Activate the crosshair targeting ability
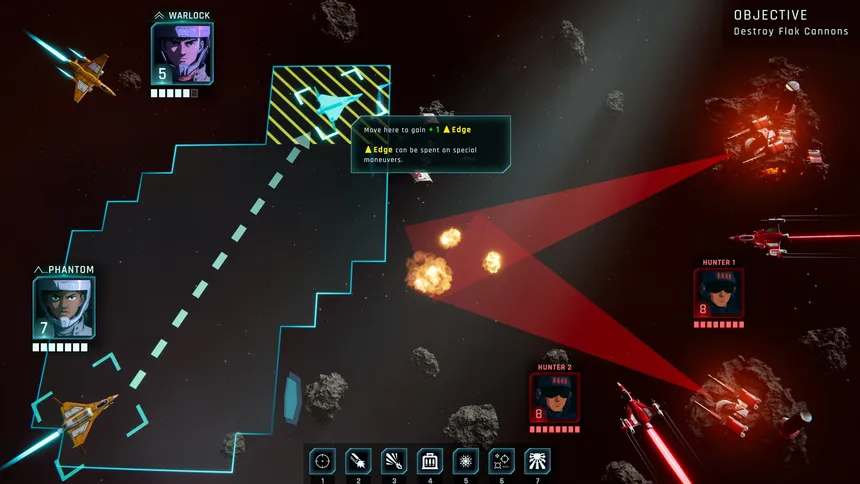 point(322,460)
